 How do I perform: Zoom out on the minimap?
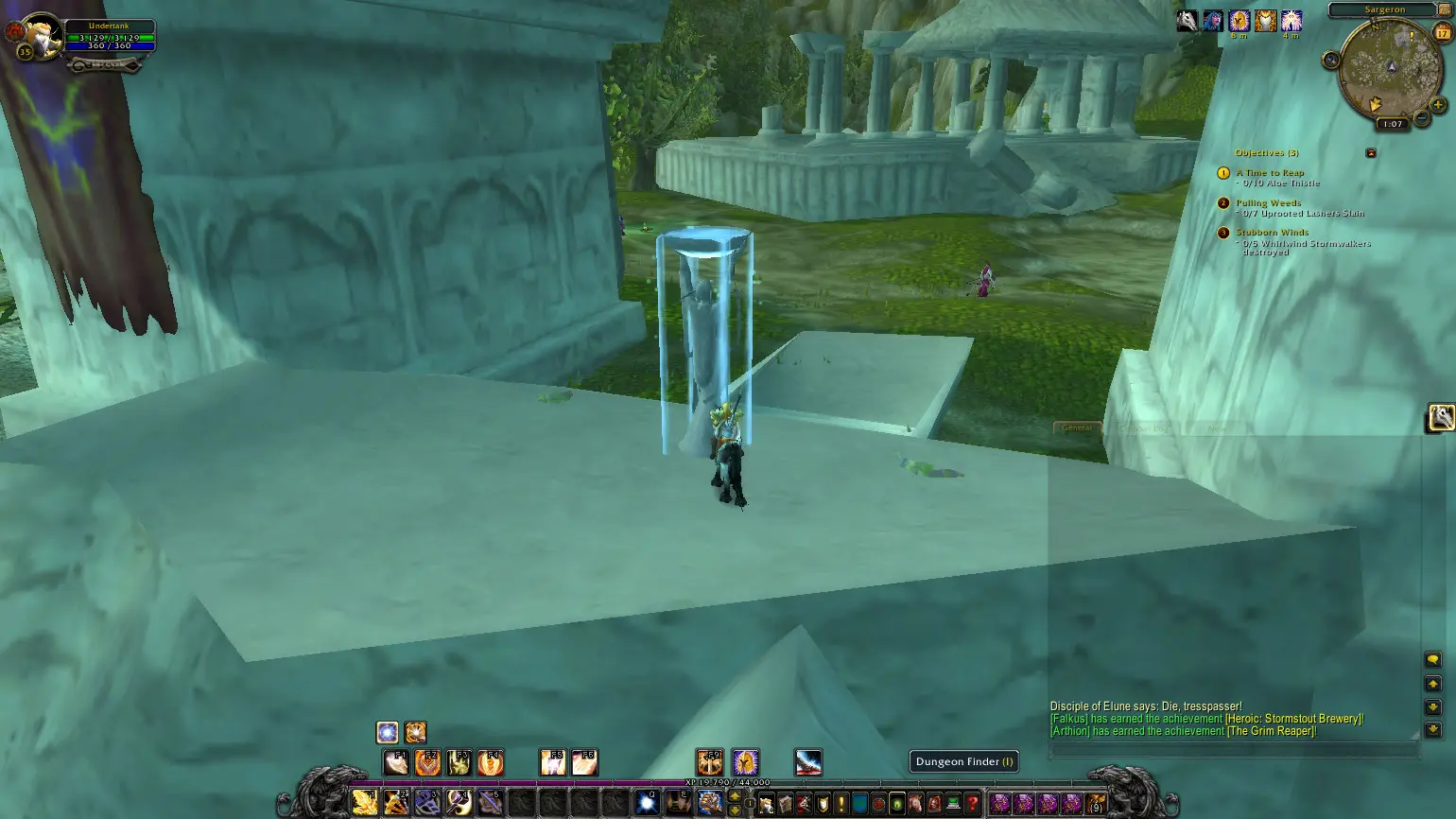pyautogui.click(x=1421, y=120)
